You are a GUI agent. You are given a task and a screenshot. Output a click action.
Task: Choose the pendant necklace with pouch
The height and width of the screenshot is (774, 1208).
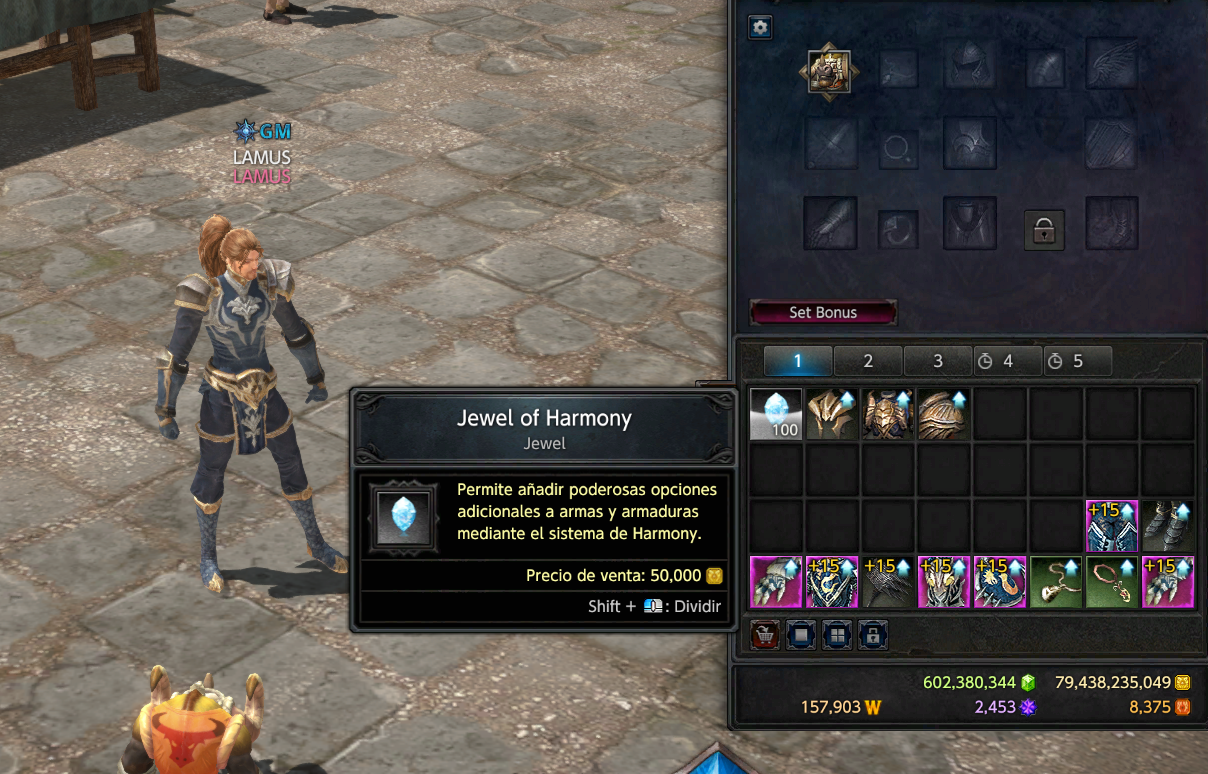1056,582
